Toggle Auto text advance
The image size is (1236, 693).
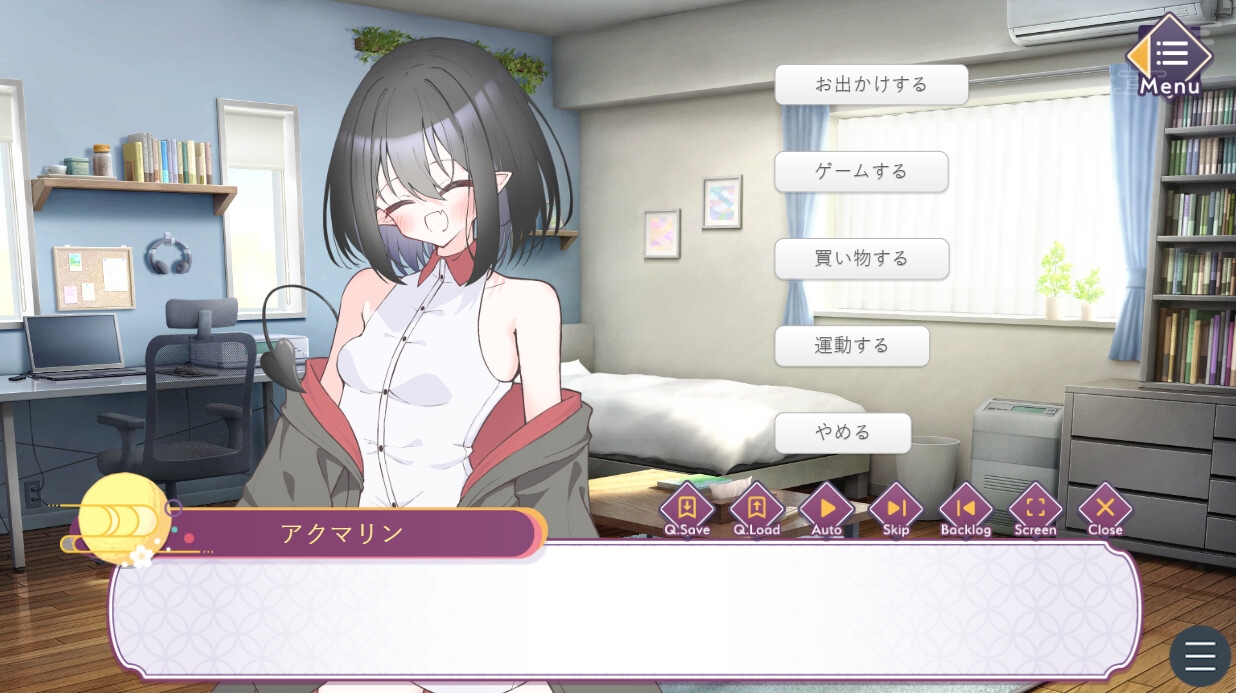tap(826, 509)
